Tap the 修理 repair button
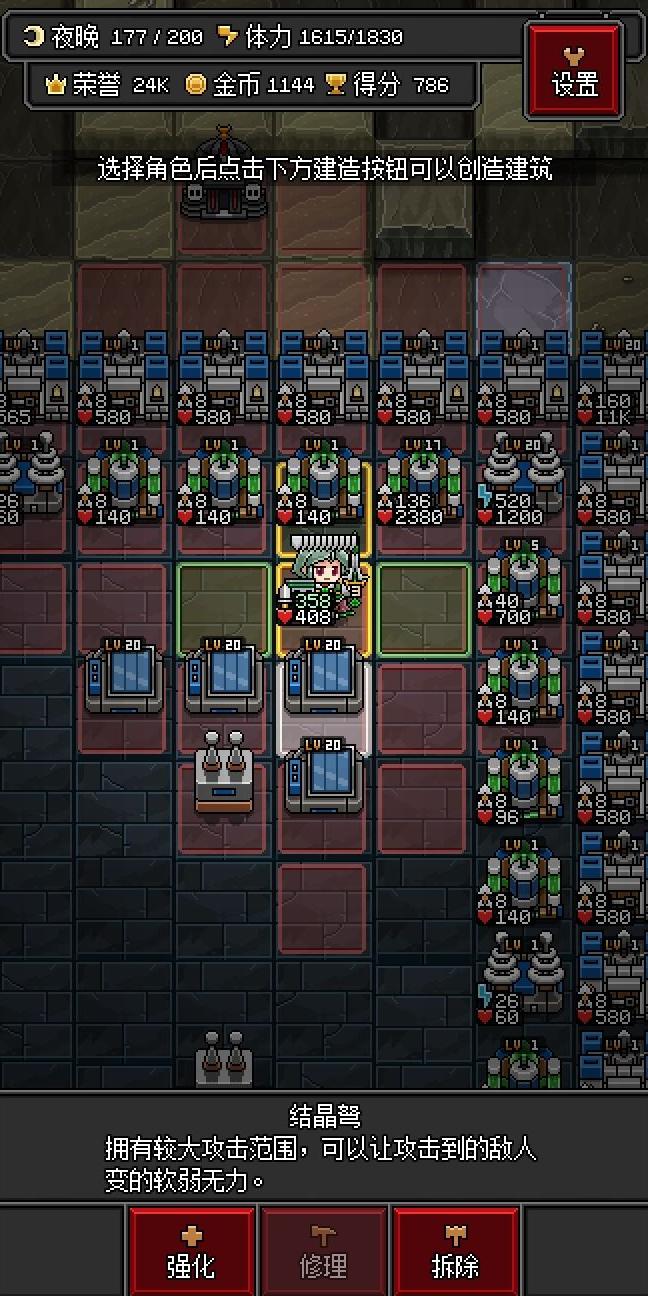This screenshot has height=1296, width=648. [x=323, y=1251]
